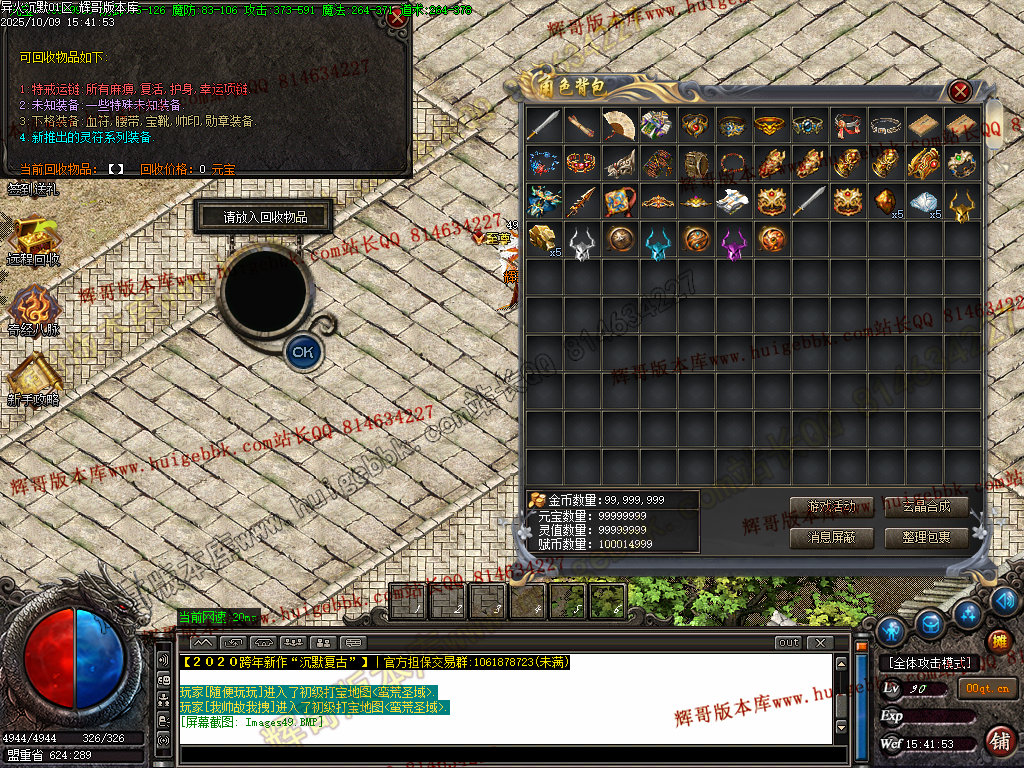The image size is (1024, 768).
Task: Click the chat window's 'out' button
Action: (x=789, y=643)
